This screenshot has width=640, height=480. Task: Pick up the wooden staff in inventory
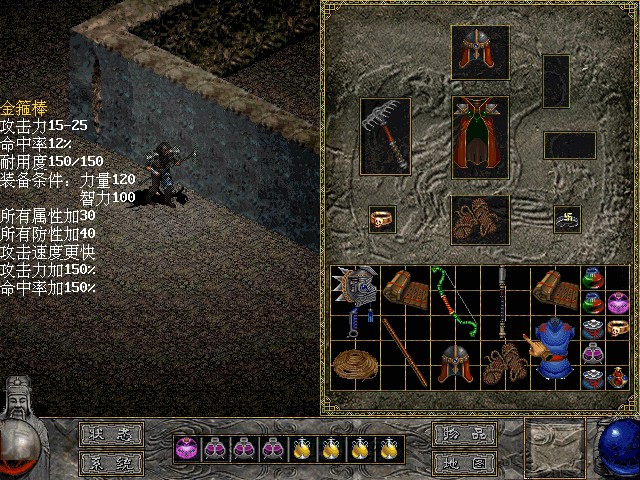coord(403,352)
